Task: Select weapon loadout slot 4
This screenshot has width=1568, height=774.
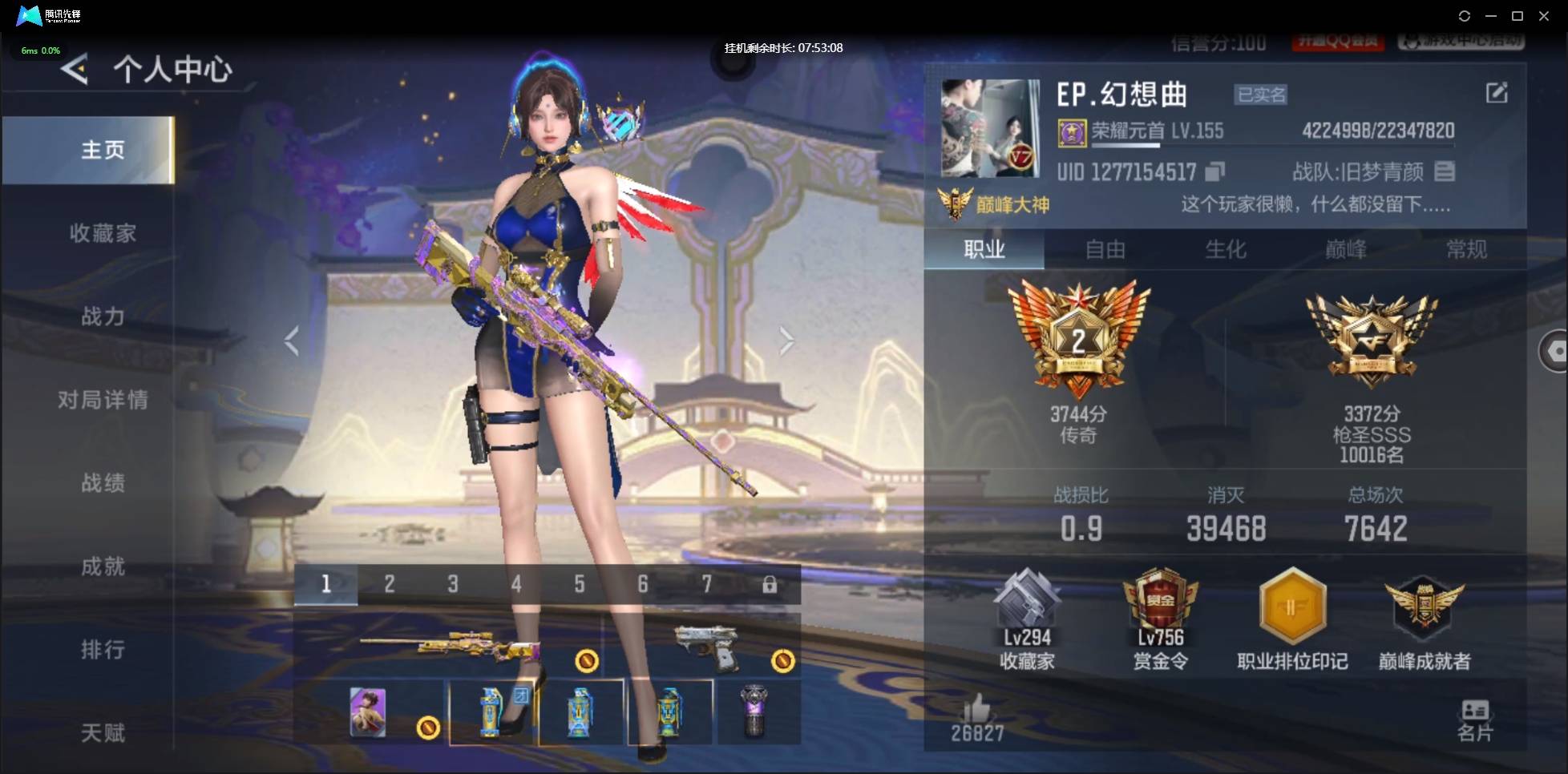Action: [x=515, y=585]
